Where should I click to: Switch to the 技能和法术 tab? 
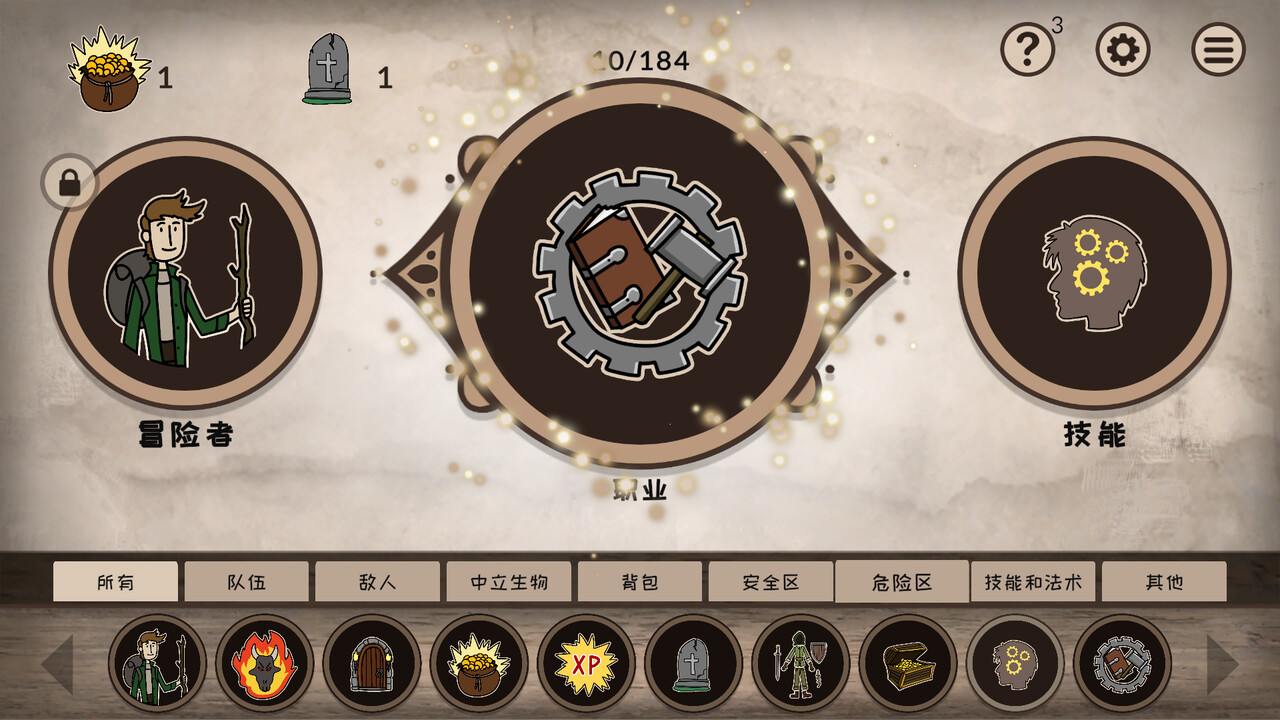pos(1035,581)
